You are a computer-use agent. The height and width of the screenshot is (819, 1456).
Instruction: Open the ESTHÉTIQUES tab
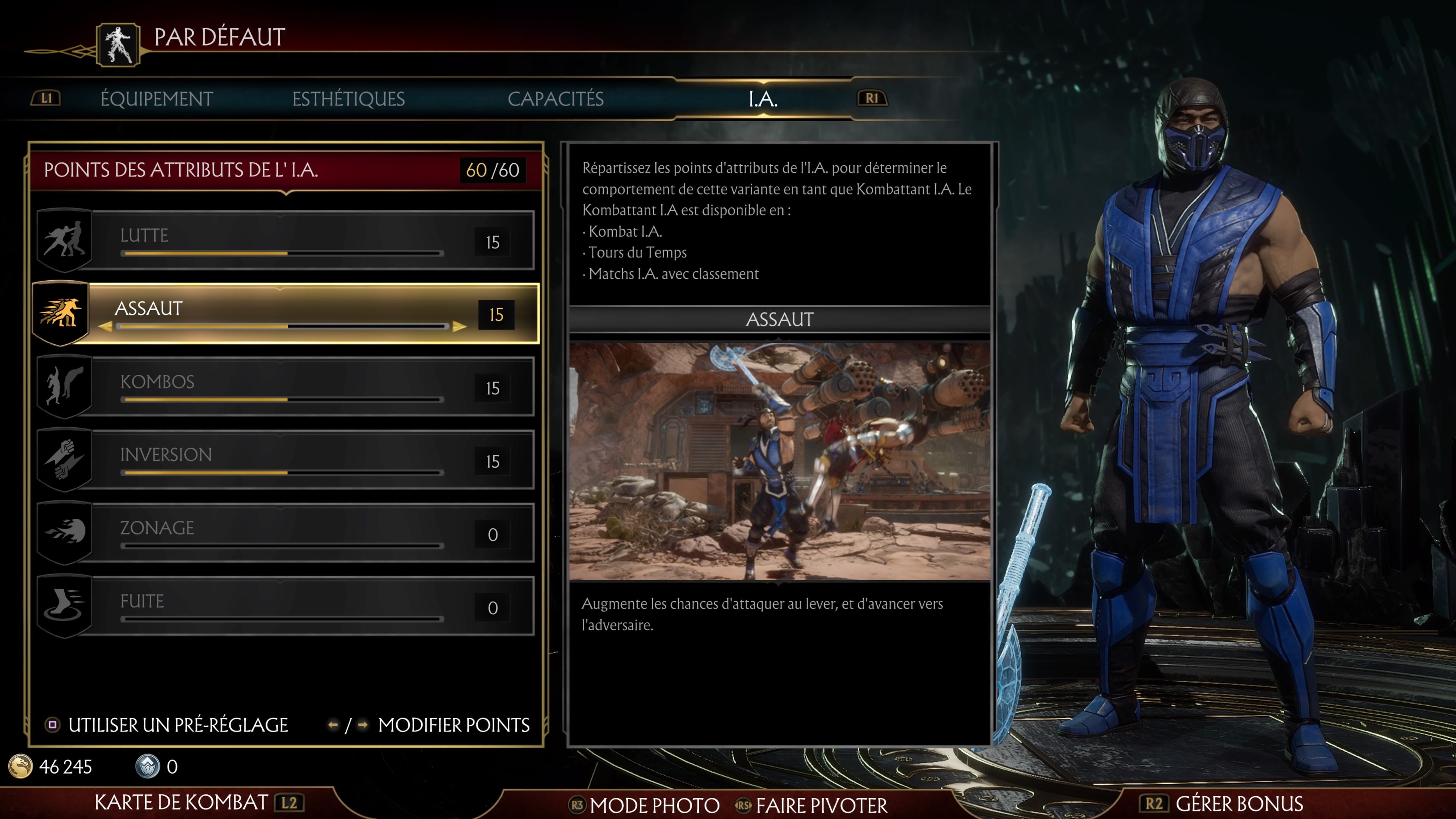point(349,98)
